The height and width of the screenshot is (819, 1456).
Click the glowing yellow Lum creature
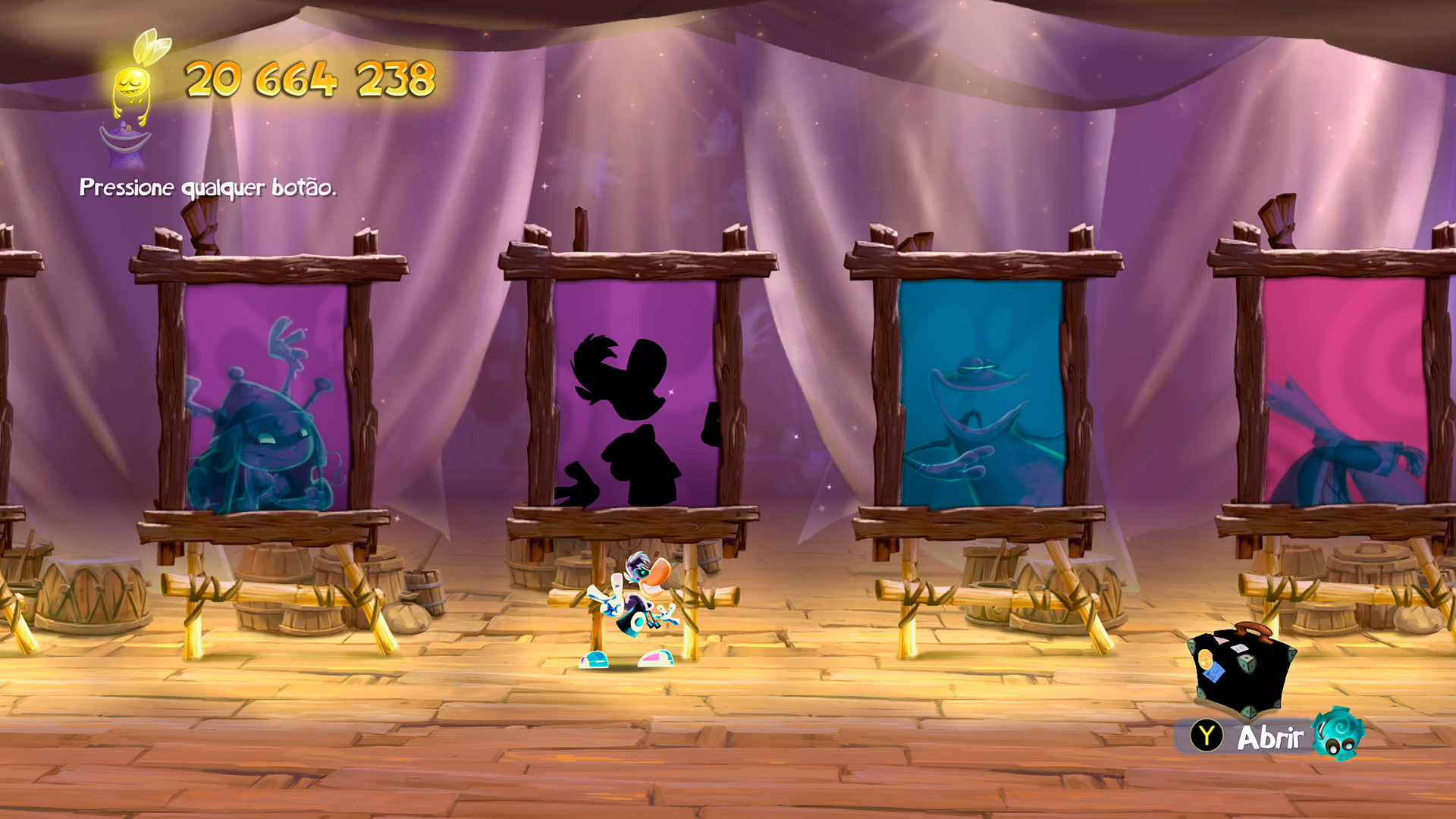[x=133, y=83]
